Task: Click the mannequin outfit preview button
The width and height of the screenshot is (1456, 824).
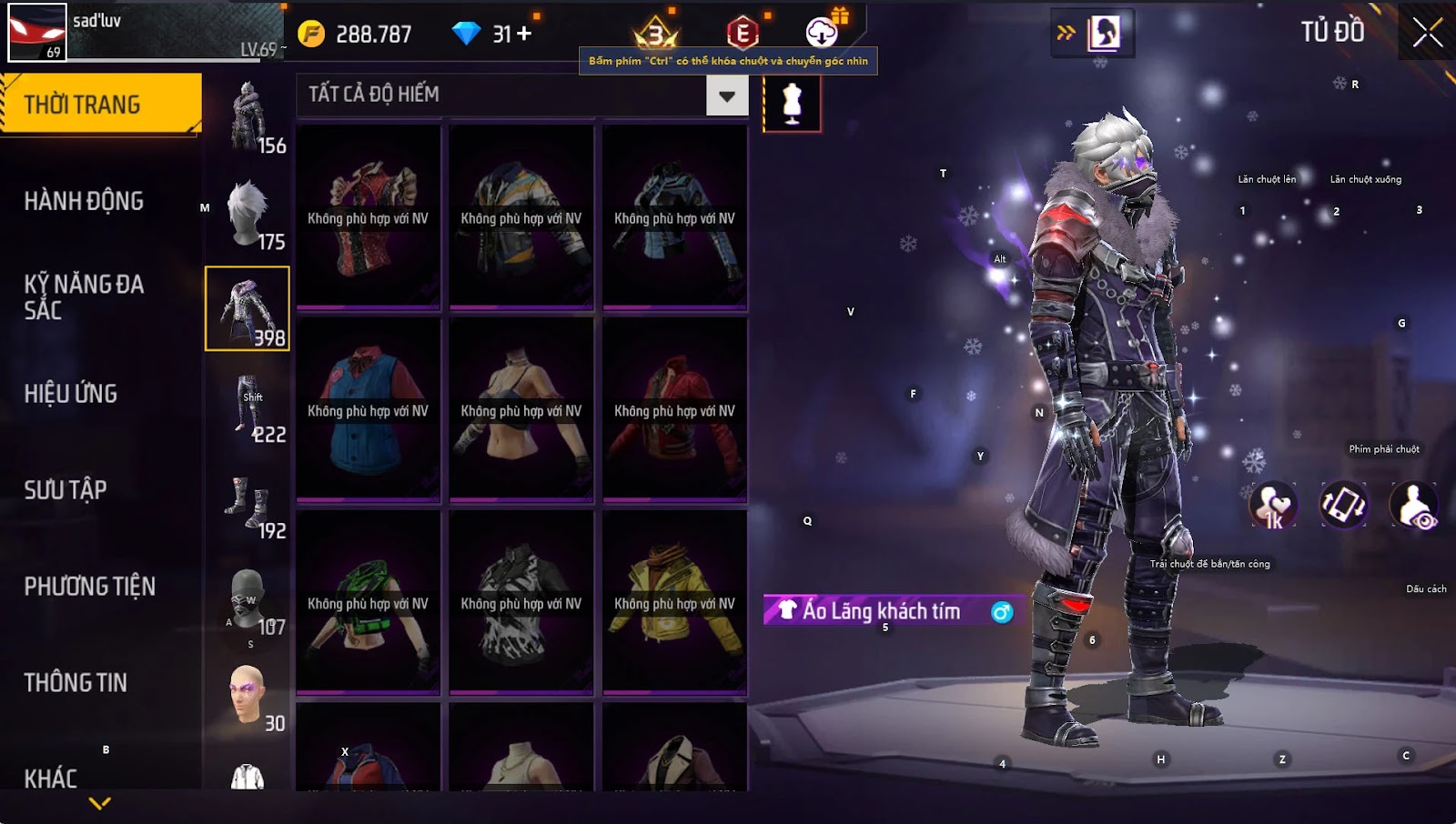Action: pos(792,104)
